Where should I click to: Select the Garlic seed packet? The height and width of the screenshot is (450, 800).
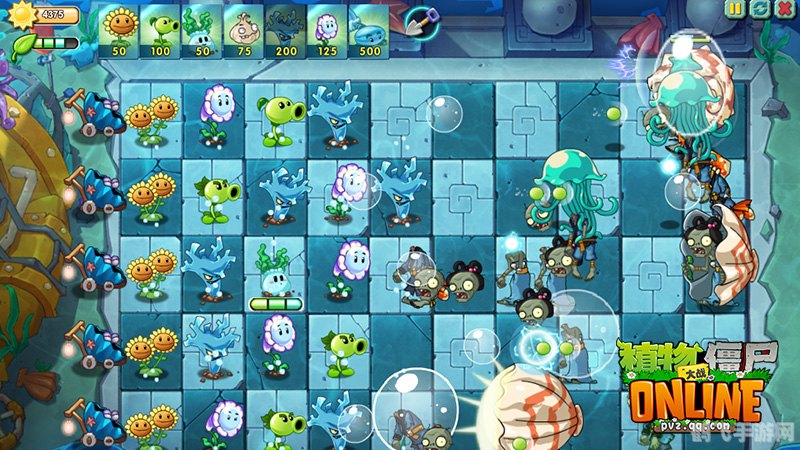pyautogui.click(x=244, y=29)
